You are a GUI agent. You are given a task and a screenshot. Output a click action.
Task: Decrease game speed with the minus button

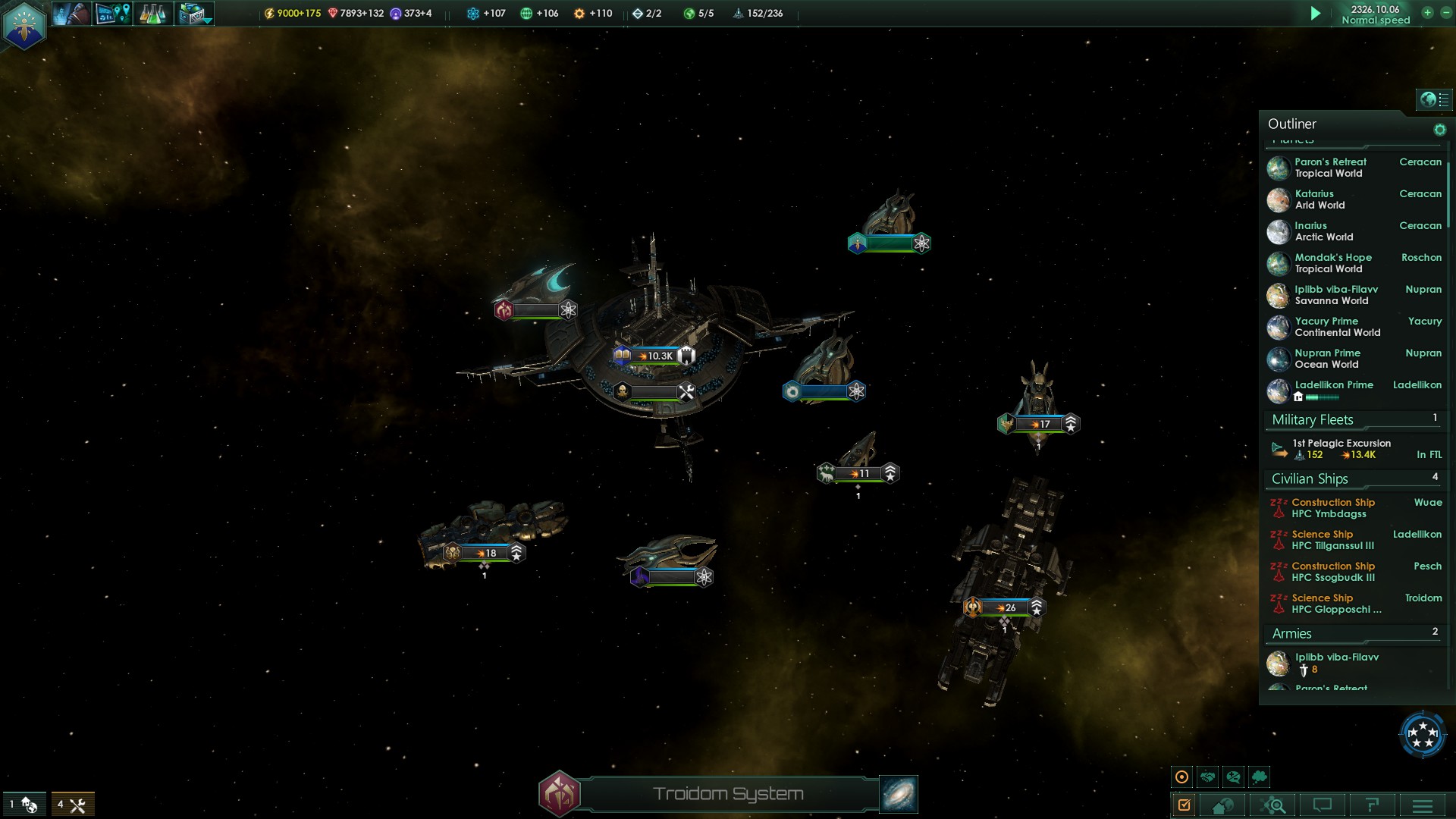(x=1445, y=13)
